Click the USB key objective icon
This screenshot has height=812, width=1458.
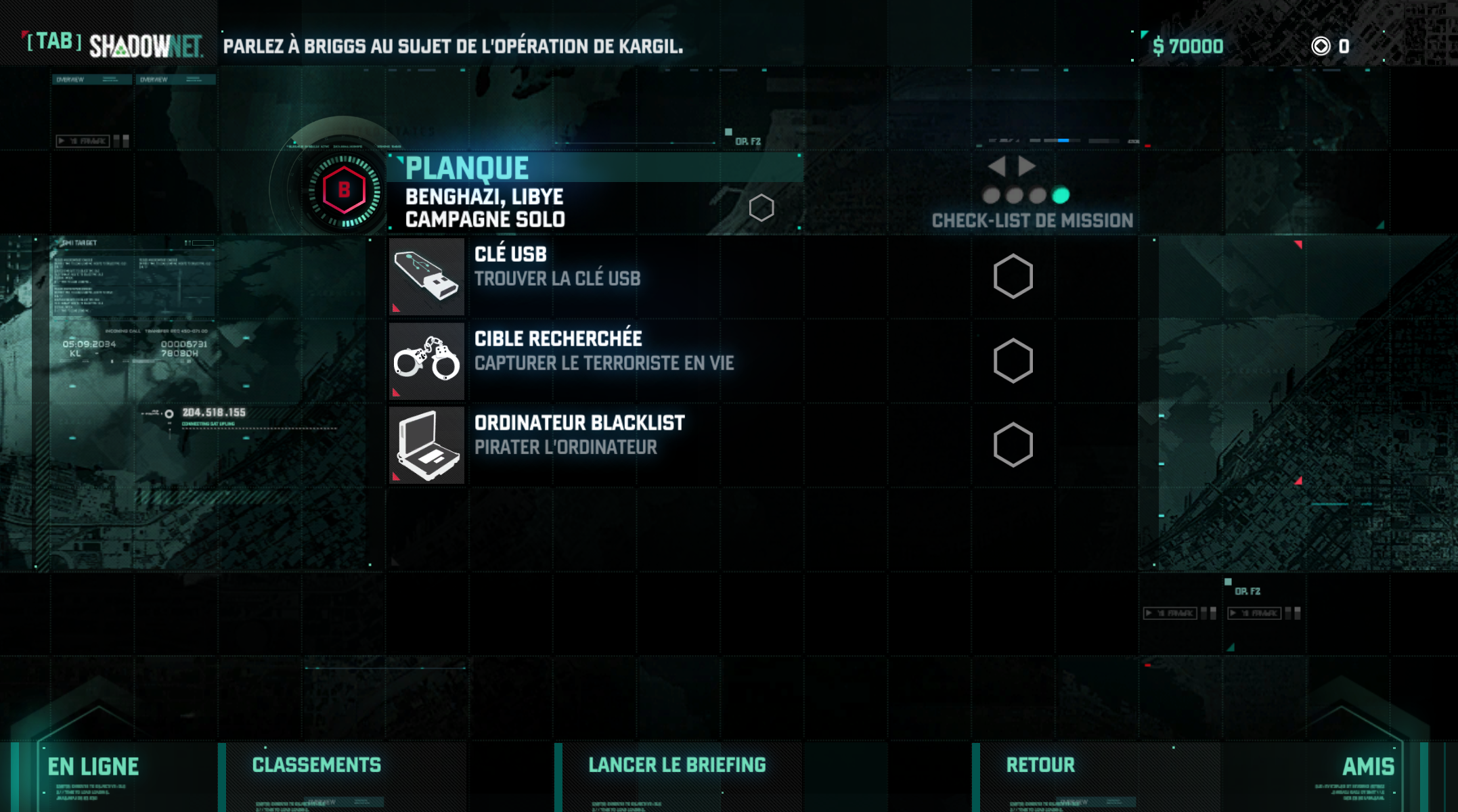(x=427, y=276)
